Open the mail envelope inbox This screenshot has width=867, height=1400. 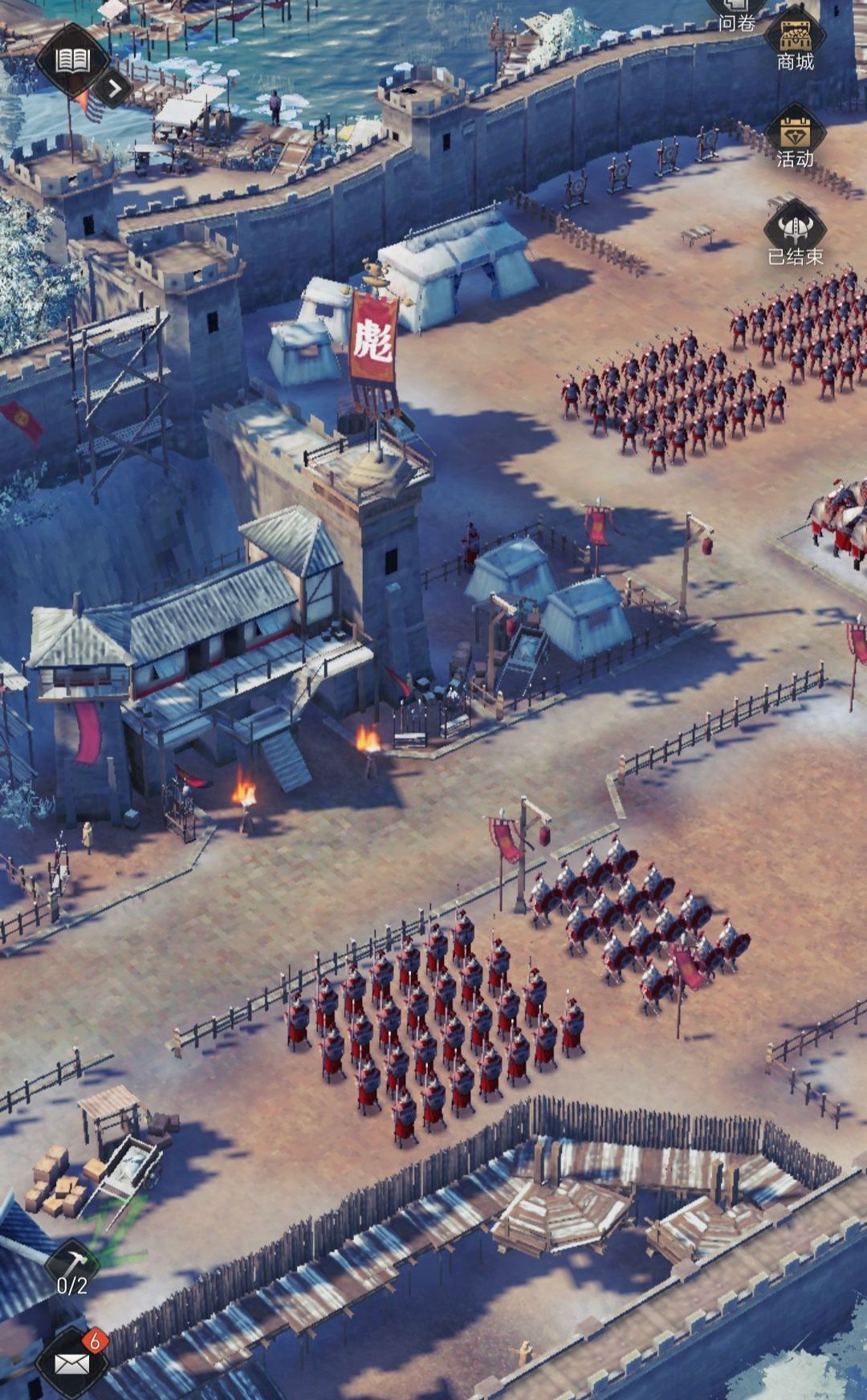pyautogui.click(x=72, y=1362)
